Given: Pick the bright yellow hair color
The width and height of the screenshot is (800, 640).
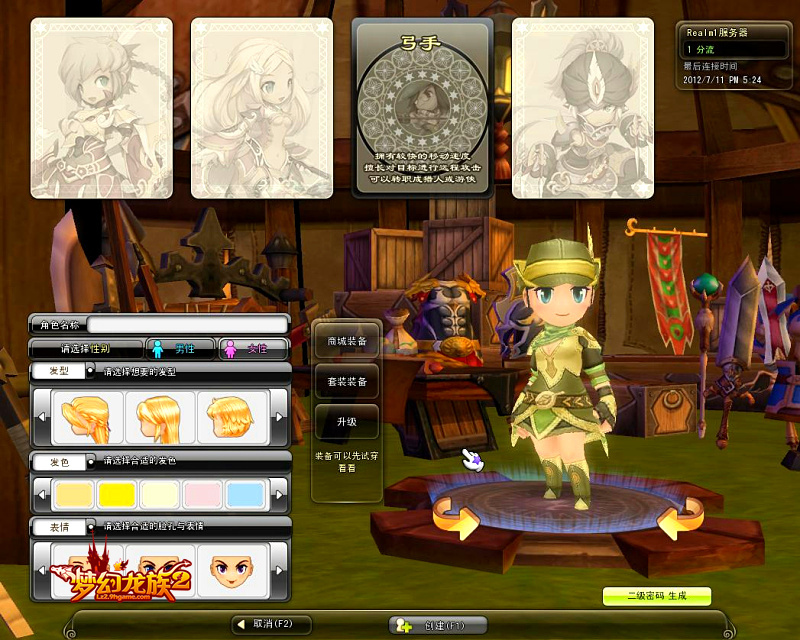Looking at the screenshot, I should [x=116, y=494].
